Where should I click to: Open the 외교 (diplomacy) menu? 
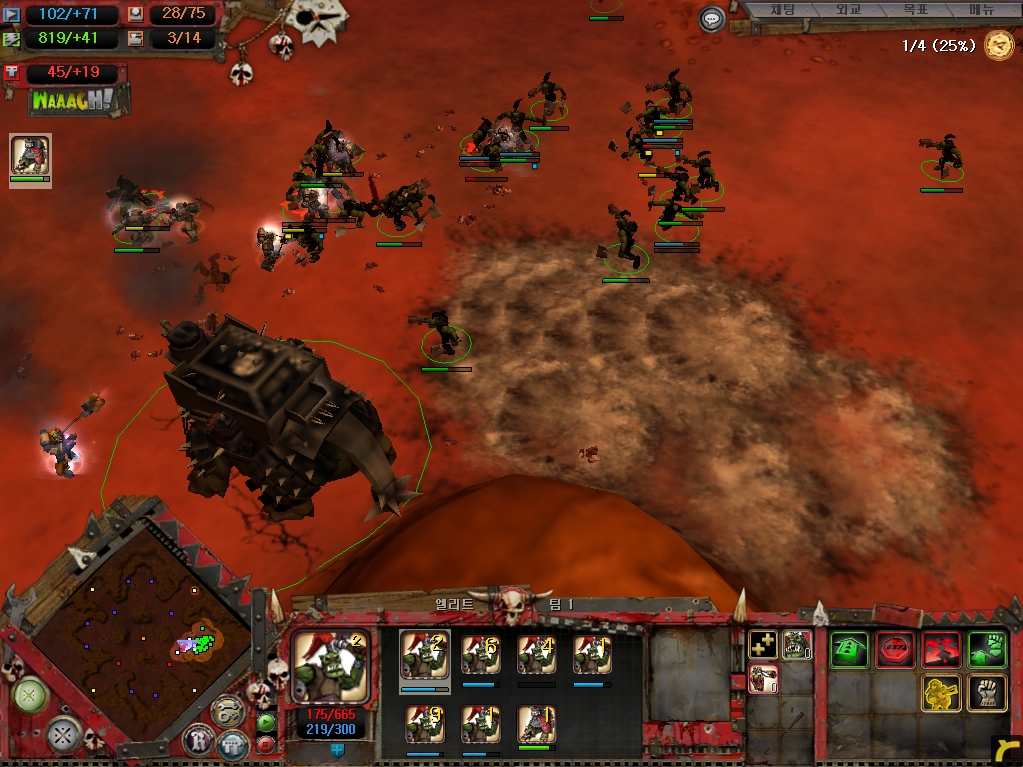[x=848, y=10]
